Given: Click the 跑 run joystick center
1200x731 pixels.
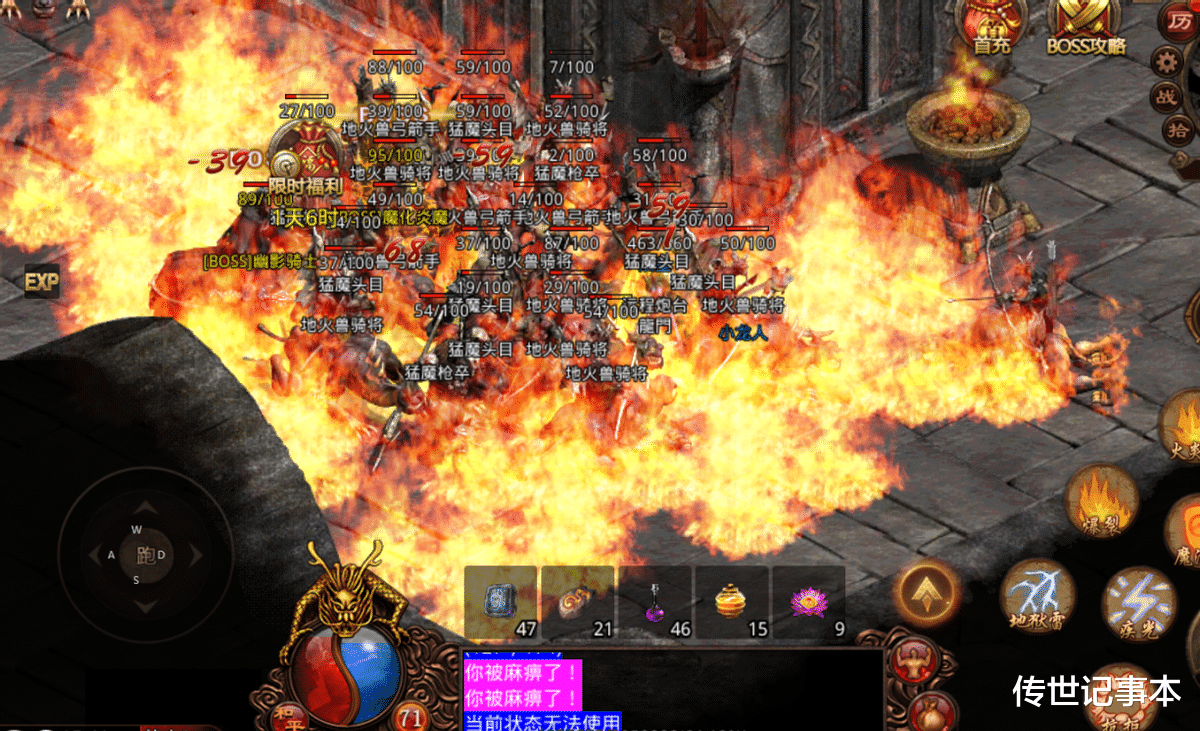Looking at the screenshot, I should click(137, 556).
